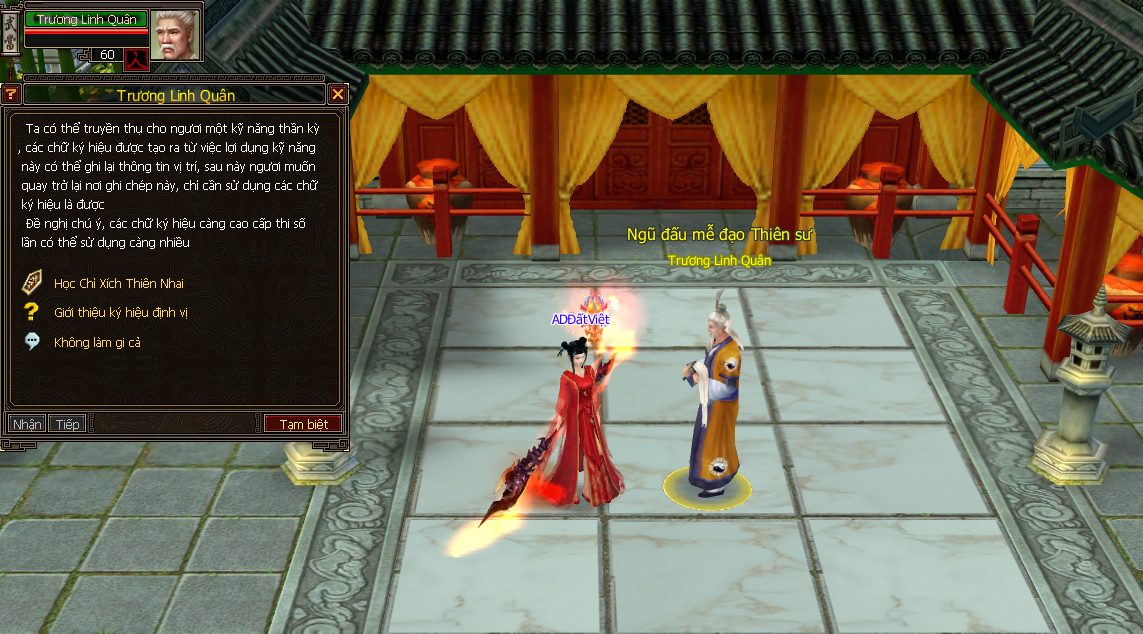Click the Tạm biệt goodbye button
The image size is (1143, 634).
tap(303, 424)
